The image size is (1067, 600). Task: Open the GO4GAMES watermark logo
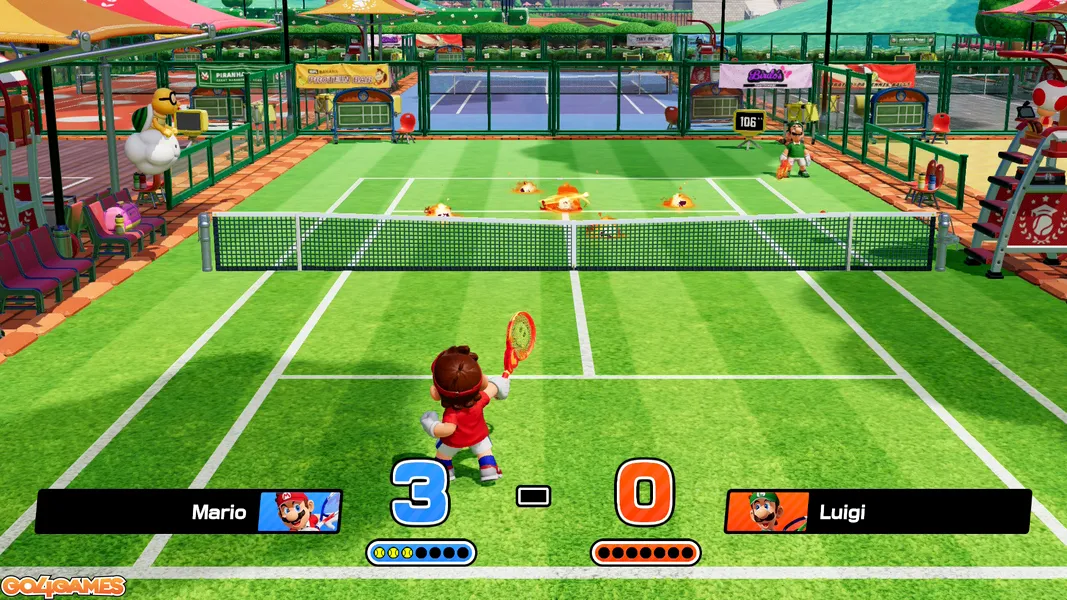point(63,587)
